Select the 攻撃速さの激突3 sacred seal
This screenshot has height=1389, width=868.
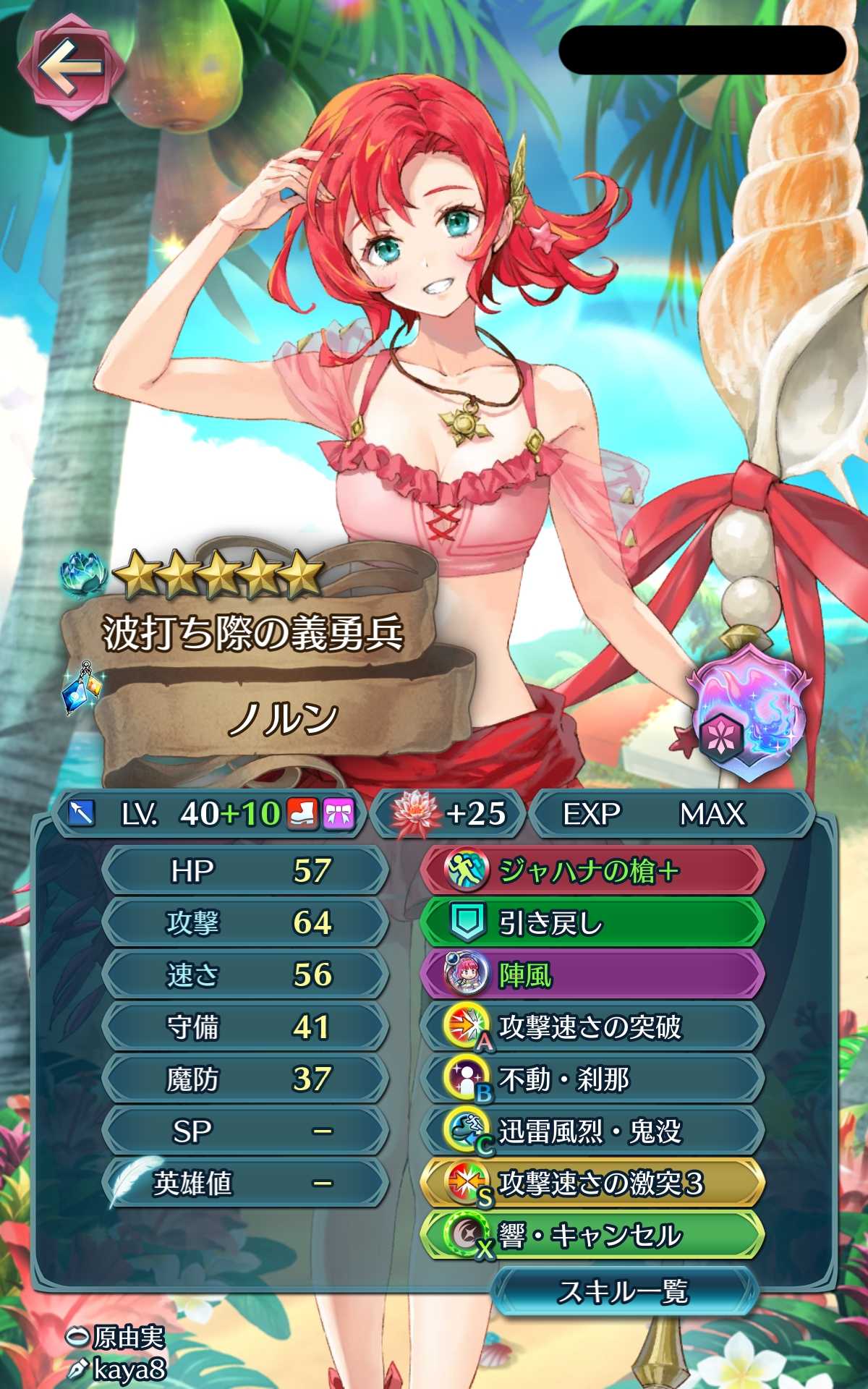592,1184
